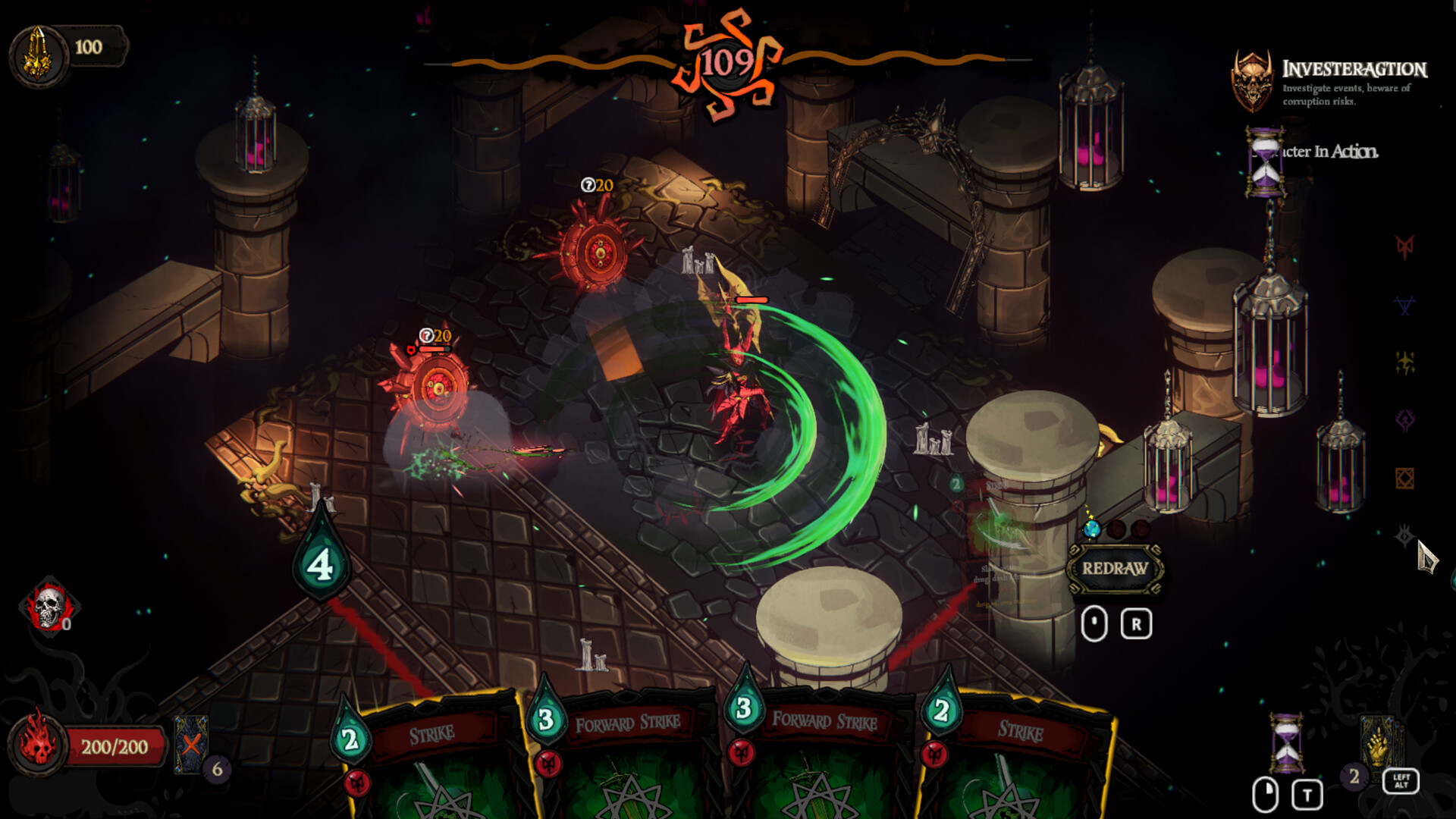
Task: Select the red butterfly rune on the right sidebar
Action: click(1405, 247)
